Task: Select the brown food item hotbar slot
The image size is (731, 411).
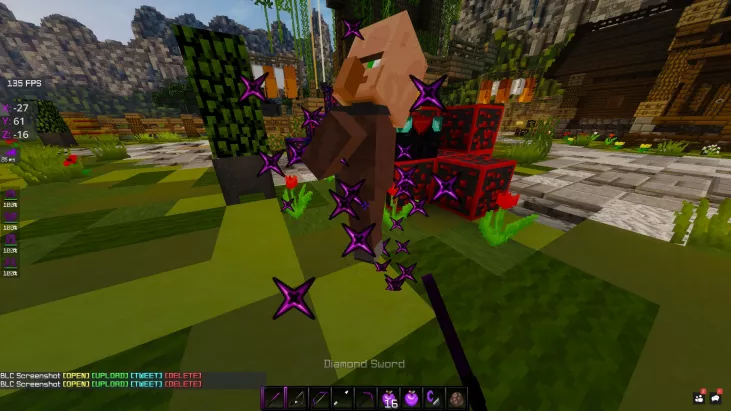Action: 456,398
